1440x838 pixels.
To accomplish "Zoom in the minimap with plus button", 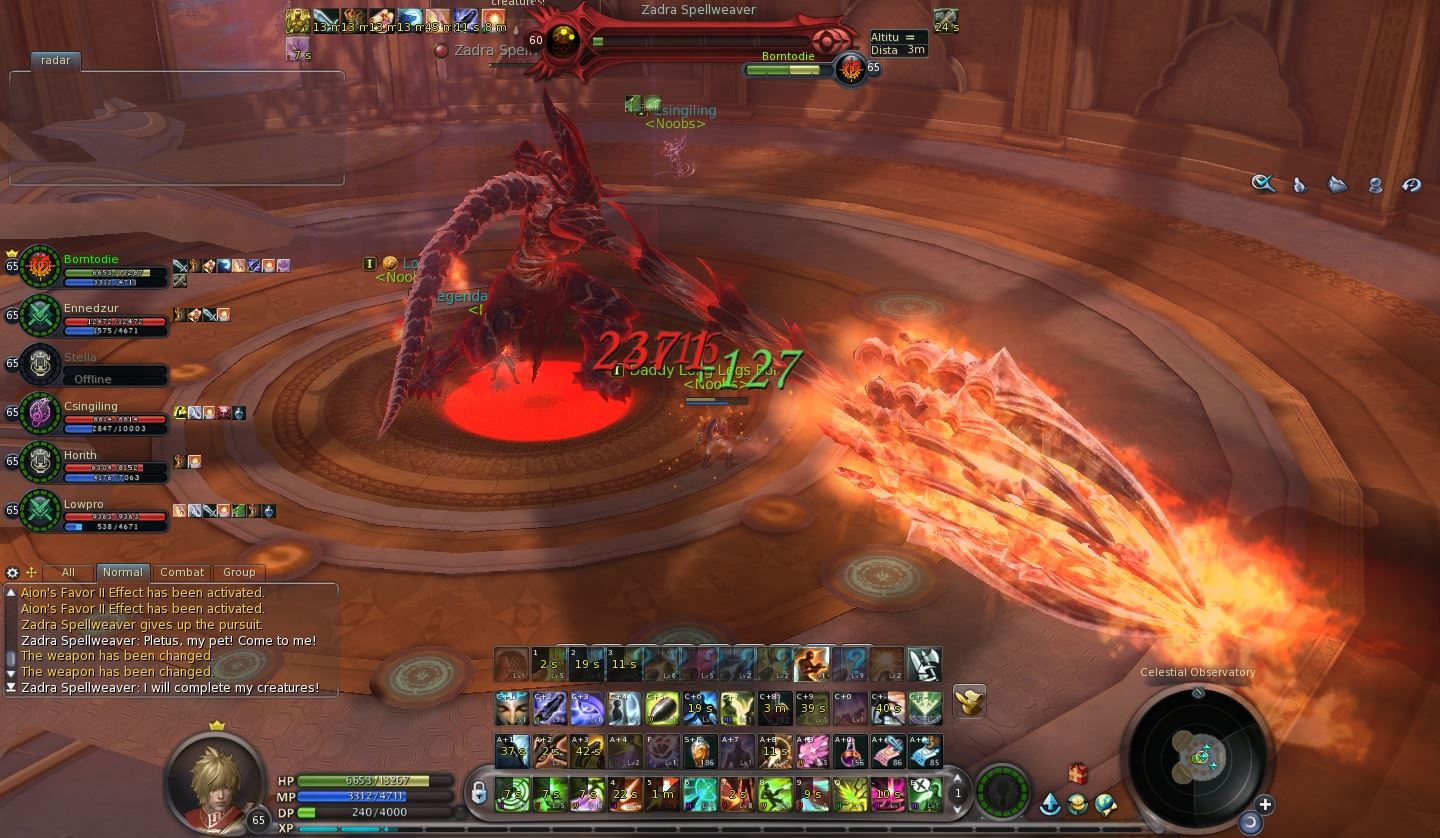I will 1265,804.
